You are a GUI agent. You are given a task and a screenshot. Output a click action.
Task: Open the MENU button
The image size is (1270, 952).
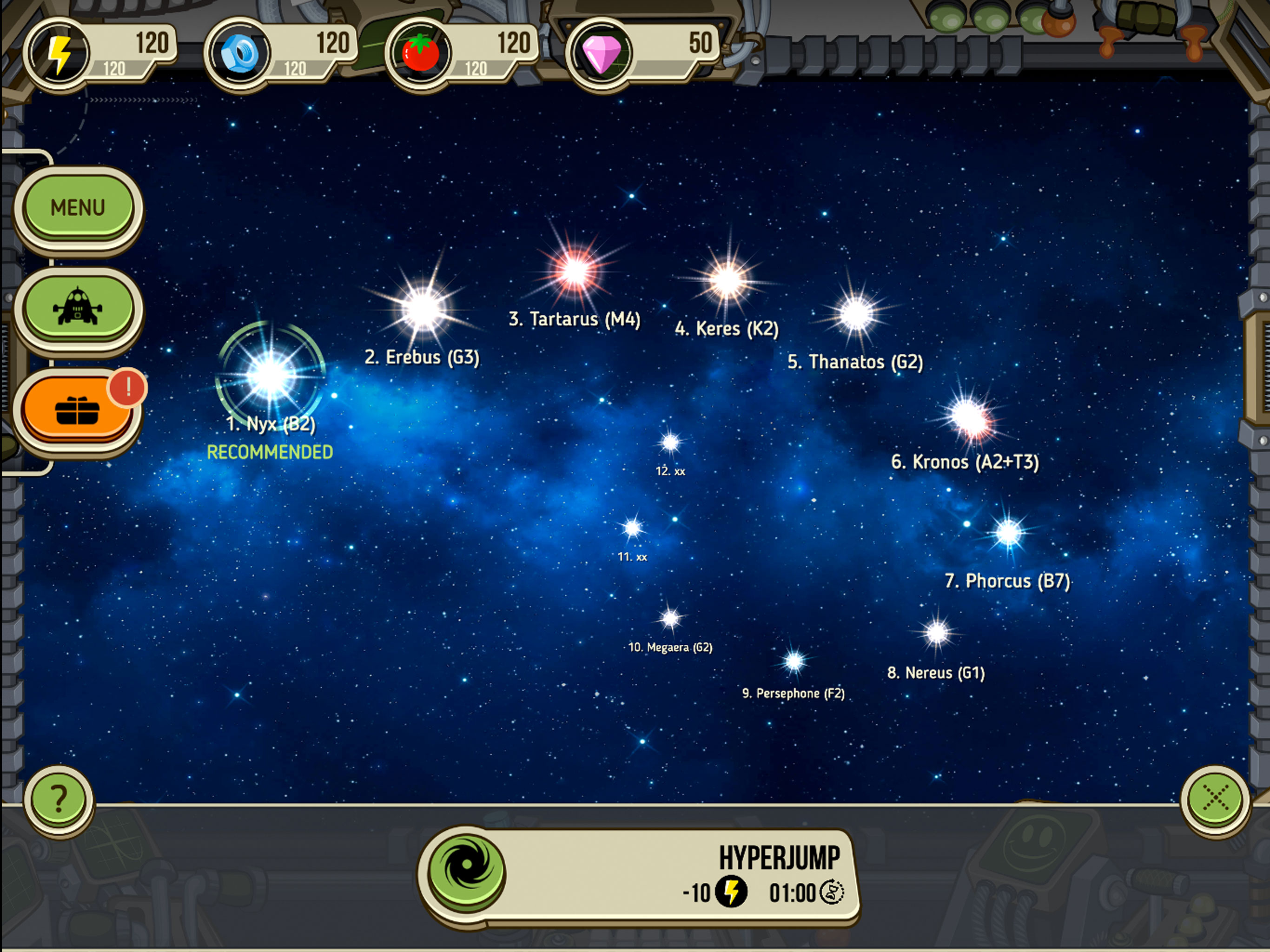pyautogui.click(x=78, y=207)
